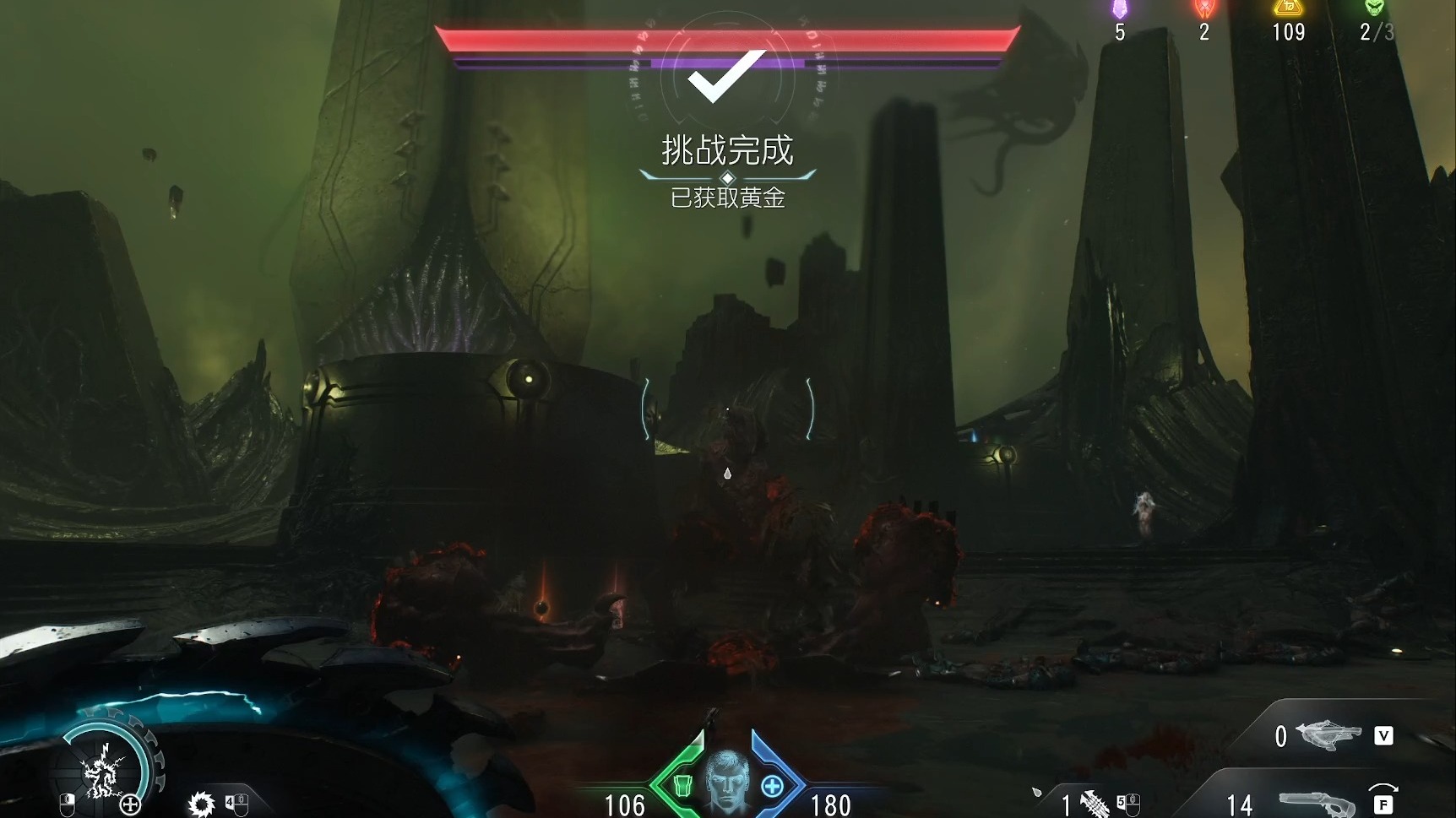Select the red ruby currency icon
The width and height of the screenshot is (1456, 818).
point(1204,8)
